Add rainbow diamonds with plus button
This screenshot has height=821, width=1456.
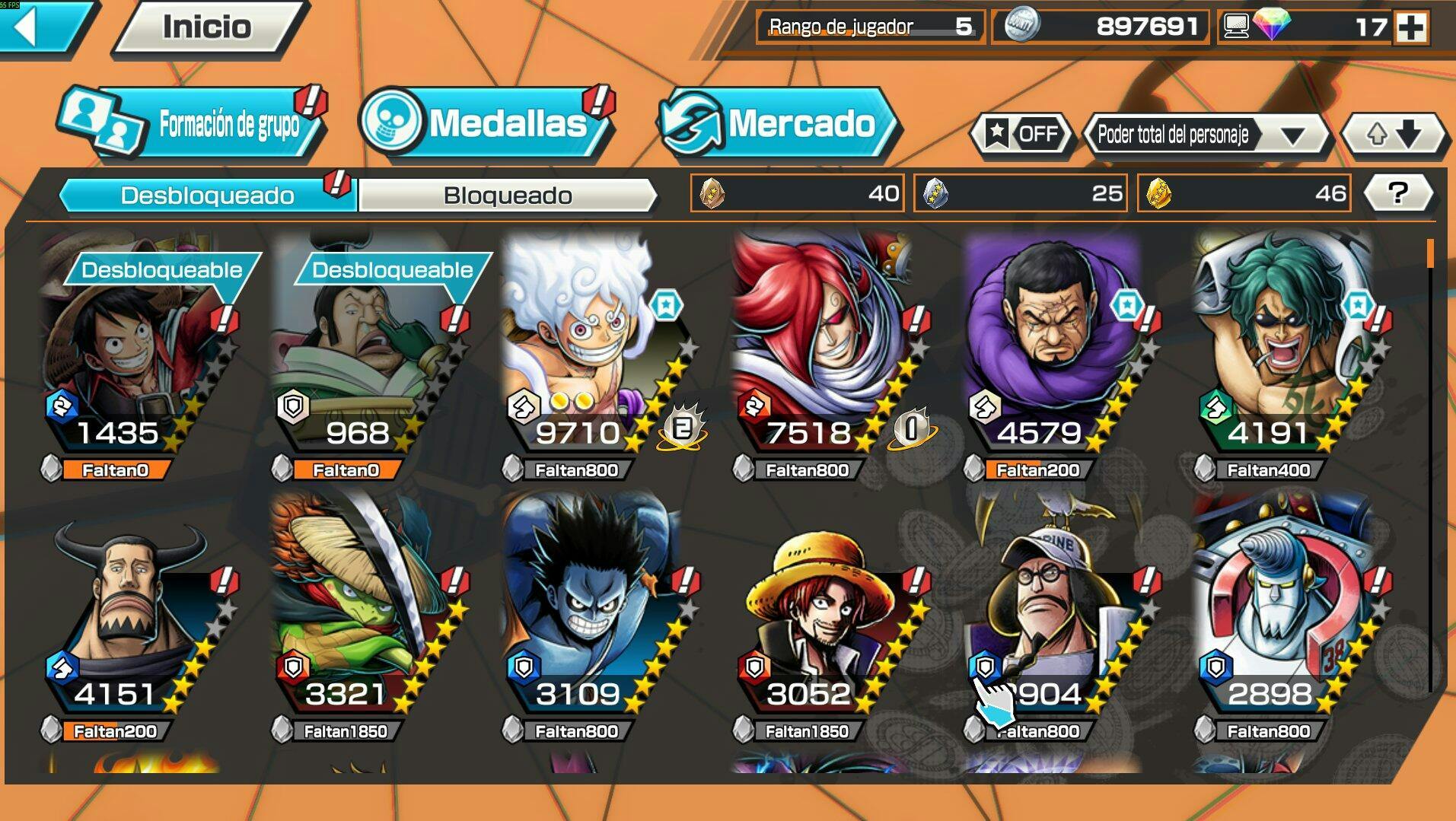(1411, 27)
